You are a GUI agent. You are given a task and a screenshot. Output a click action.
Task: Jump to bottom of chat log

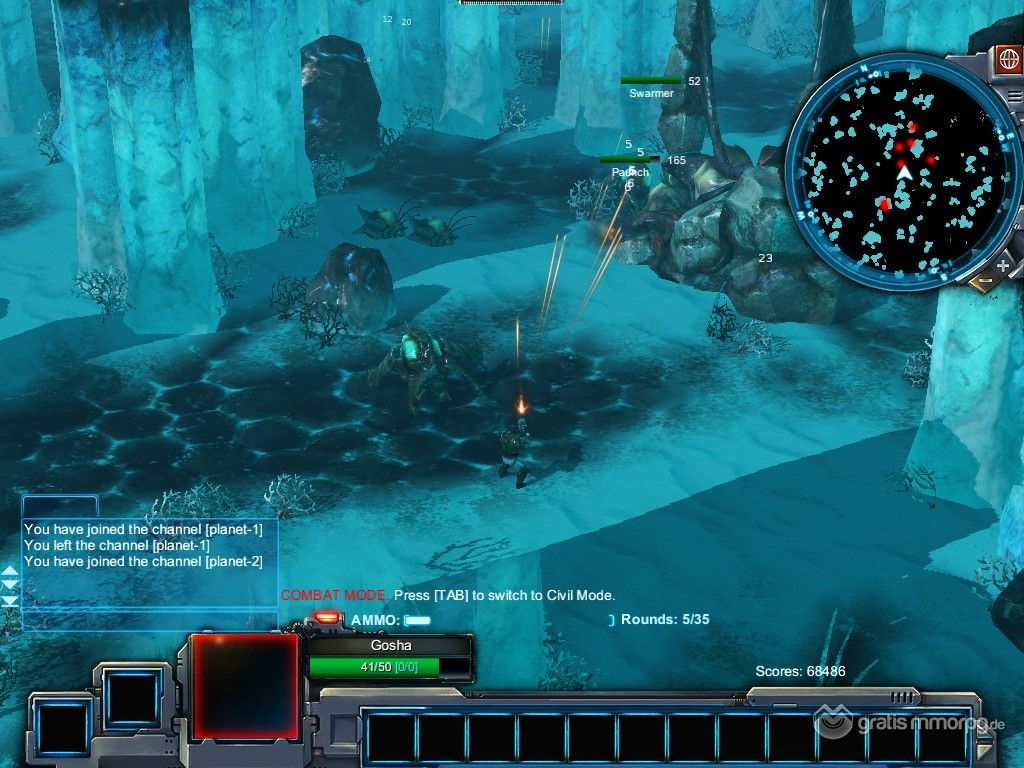[x=10, y=601]
